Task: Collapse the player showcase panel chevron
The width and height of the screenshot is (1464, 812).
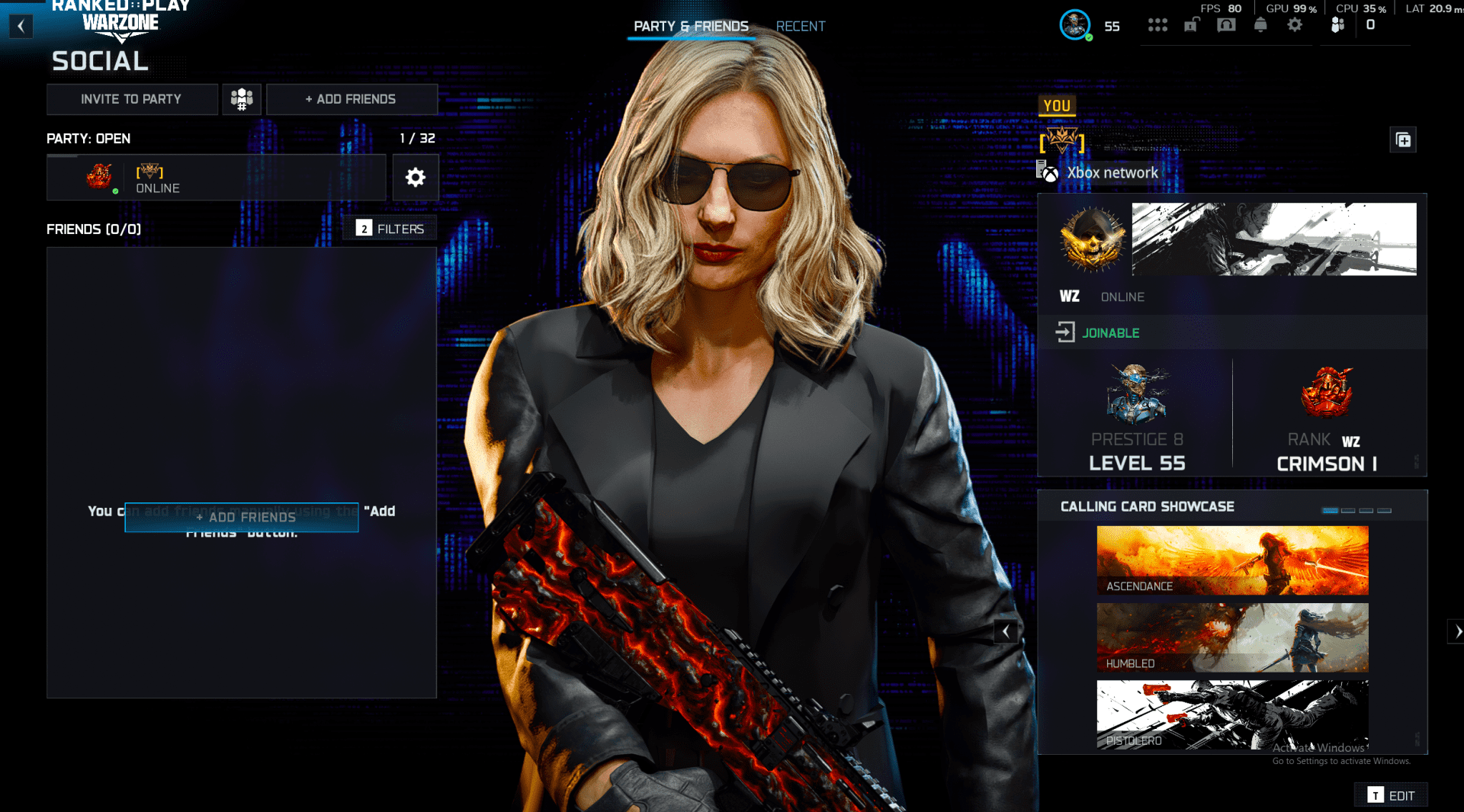Action: pyautogui.click(x=1006, y=631)
